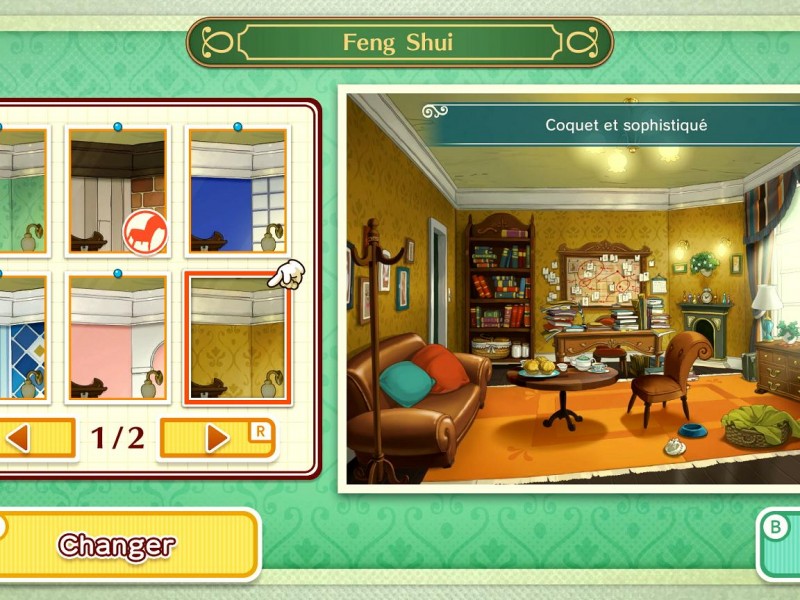
Task: Go to the next wallpaper page
Action: coord(218,438)
